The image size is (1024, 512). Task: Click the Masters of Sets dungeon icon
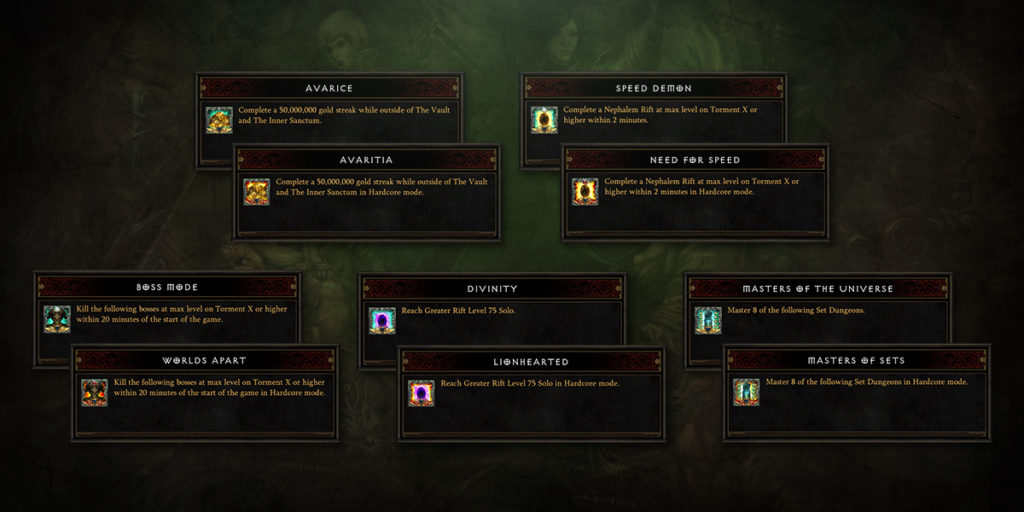pyautogui.click(x=746, y=392)
